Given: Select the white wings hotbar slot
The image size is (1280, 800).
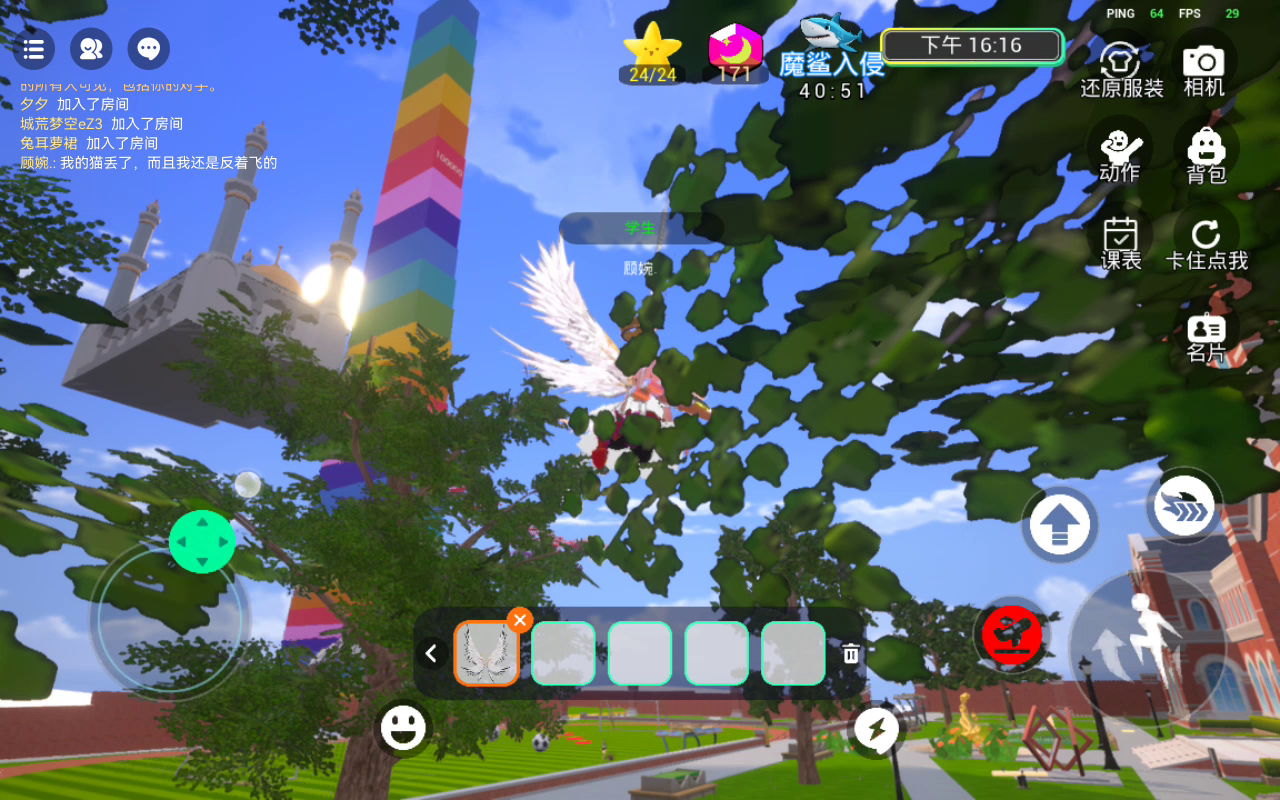Looking at the screenshot, I should (x=487, y=654).
